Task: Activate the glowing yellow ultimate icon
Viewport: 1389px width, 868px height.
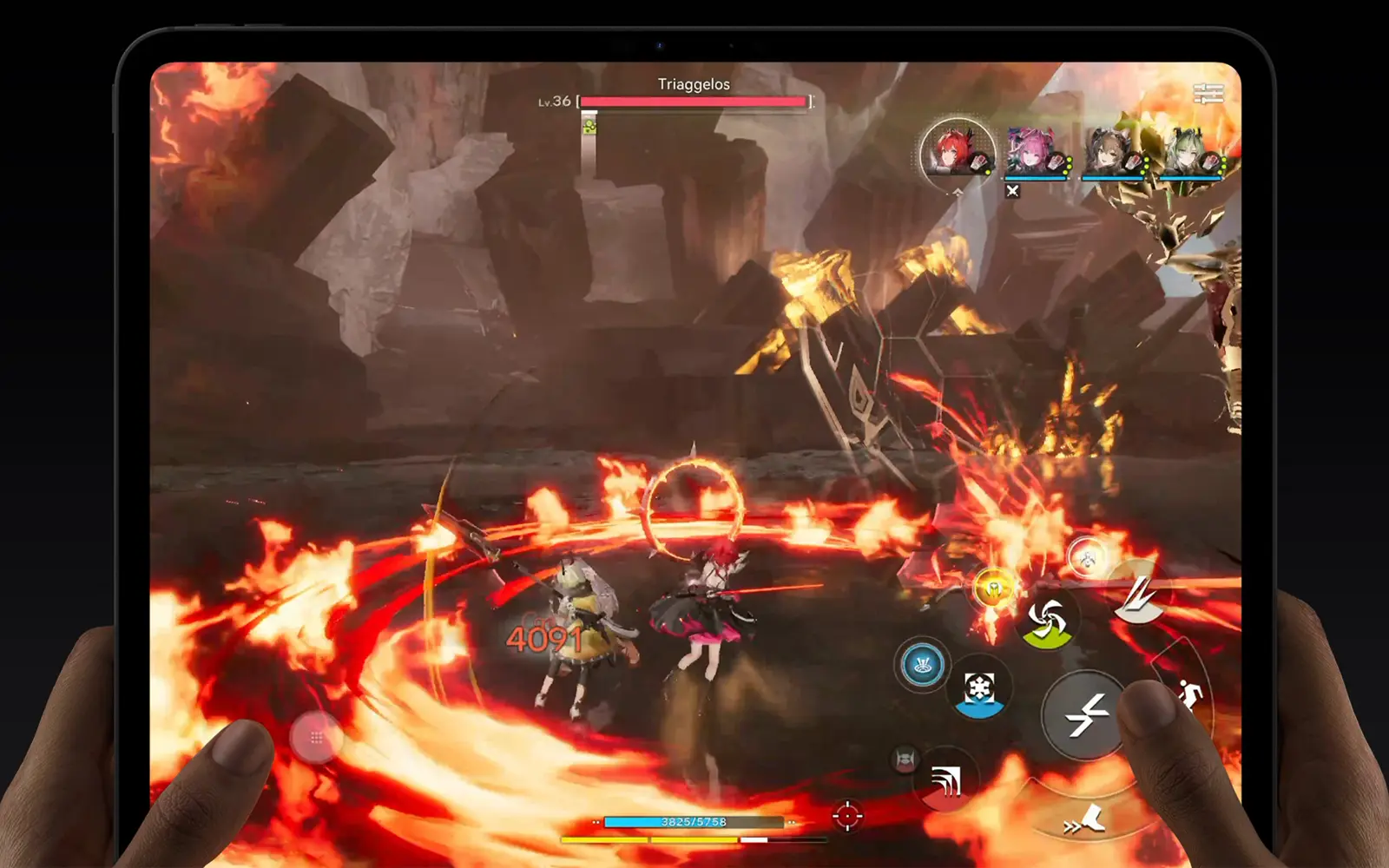Action: click(993, 590)
